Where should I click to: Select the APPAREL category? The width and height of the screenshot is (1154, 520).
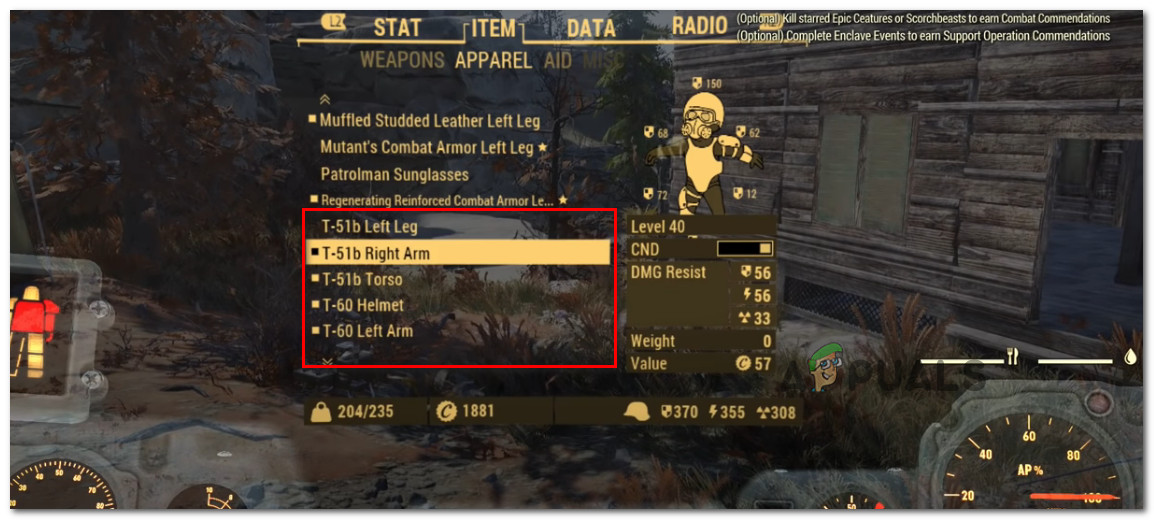(x=493, y=60)
